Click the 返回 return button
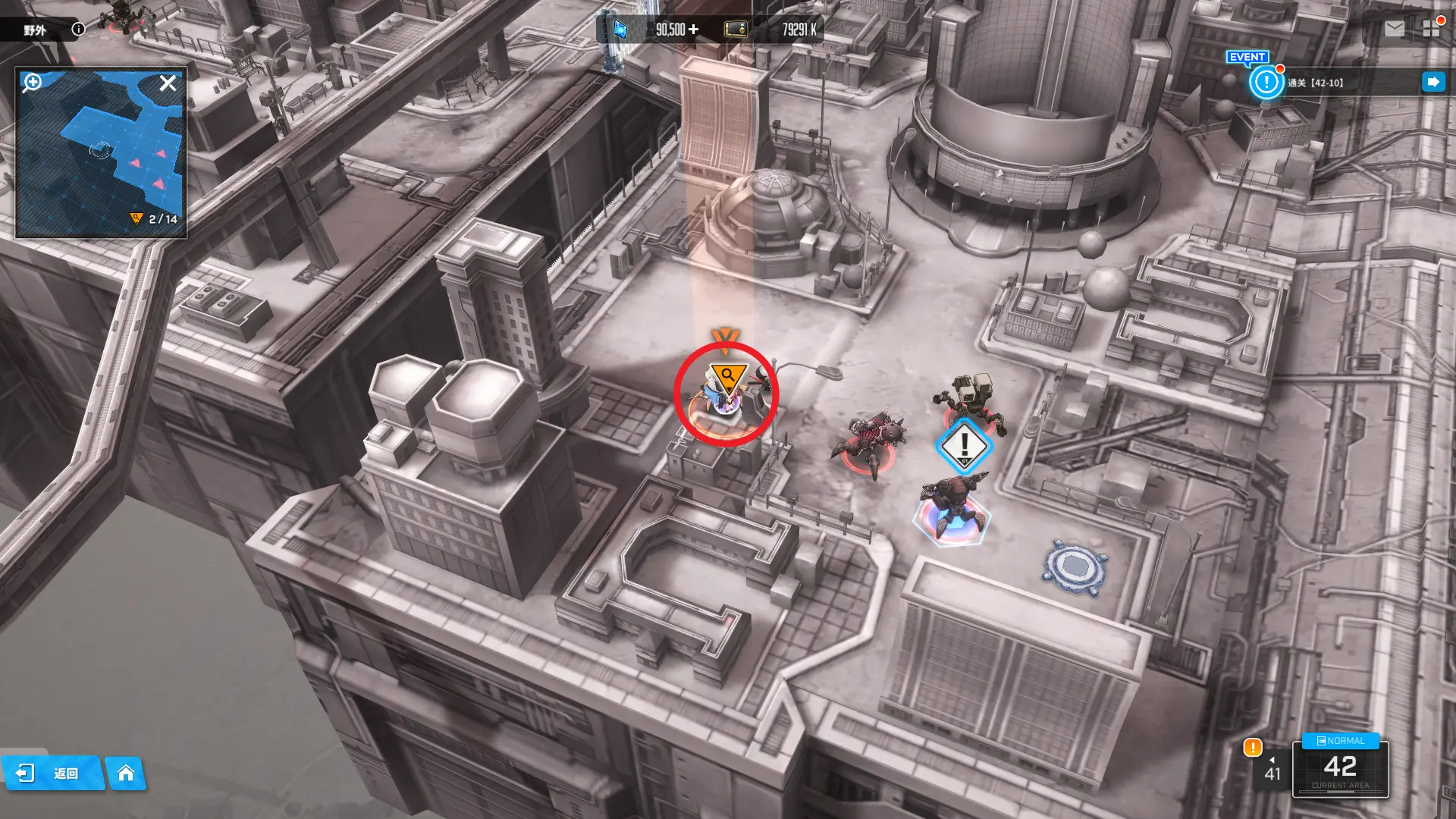The height and width of the screenshot is (819, 1456). 52,773
